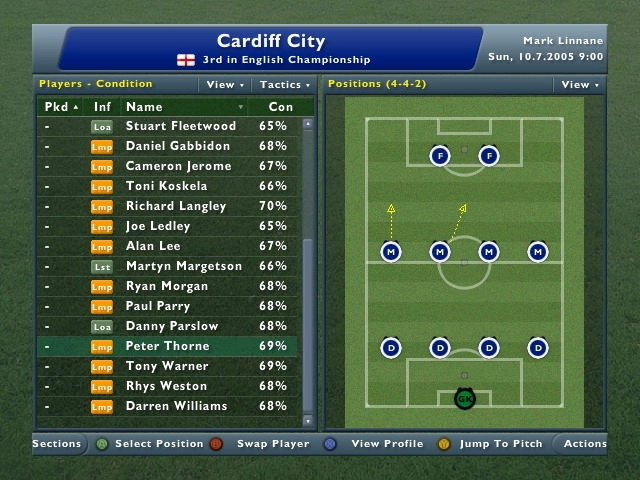Screen dimensions: 640x480
Task: Choose Daniel Gabbidon's row
Action: pyautogui.click(x=178, y=146)
